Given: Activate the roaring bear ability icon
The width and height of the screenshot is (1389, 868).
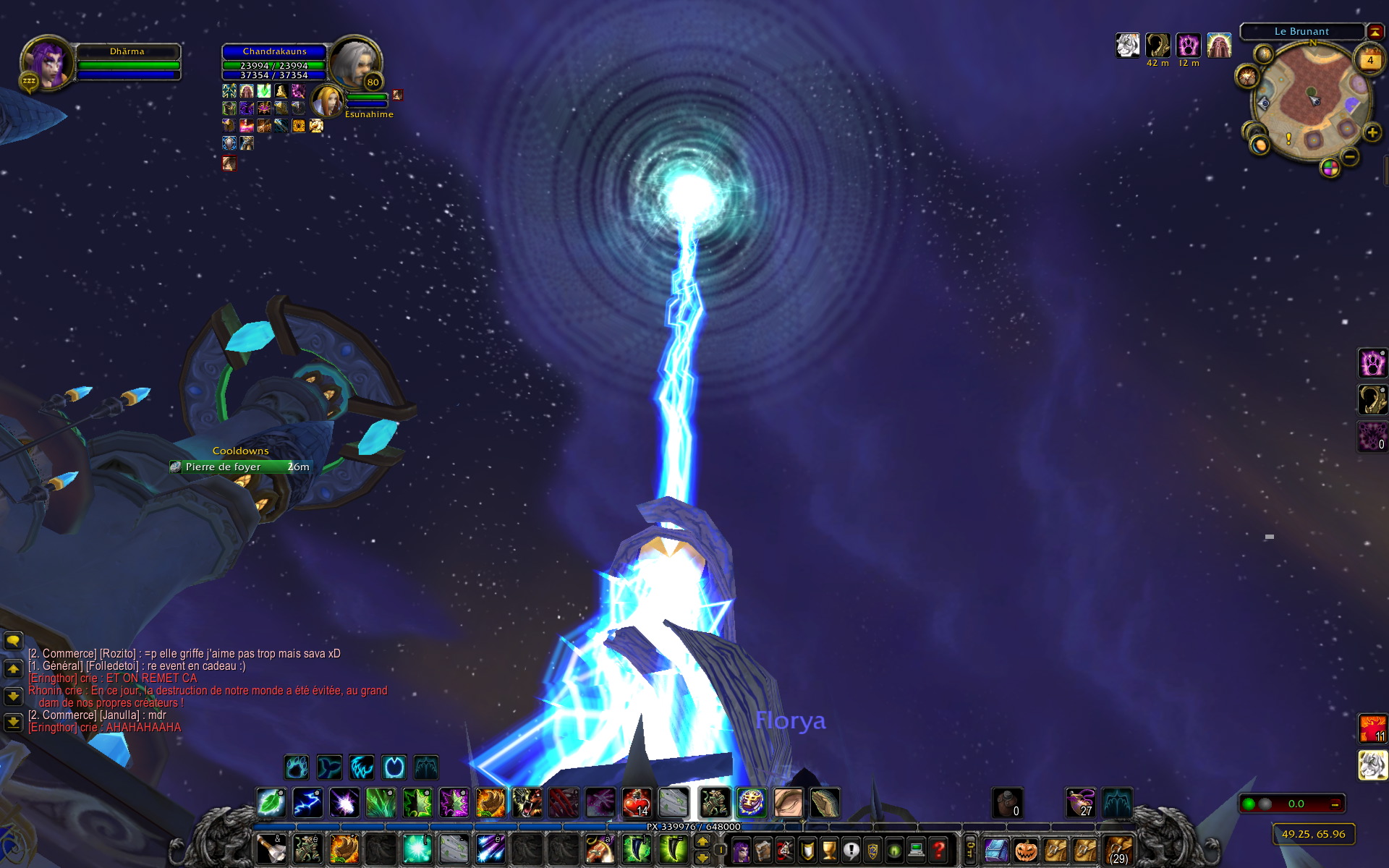Looking at the screenshot, I should tap(527, 803).
